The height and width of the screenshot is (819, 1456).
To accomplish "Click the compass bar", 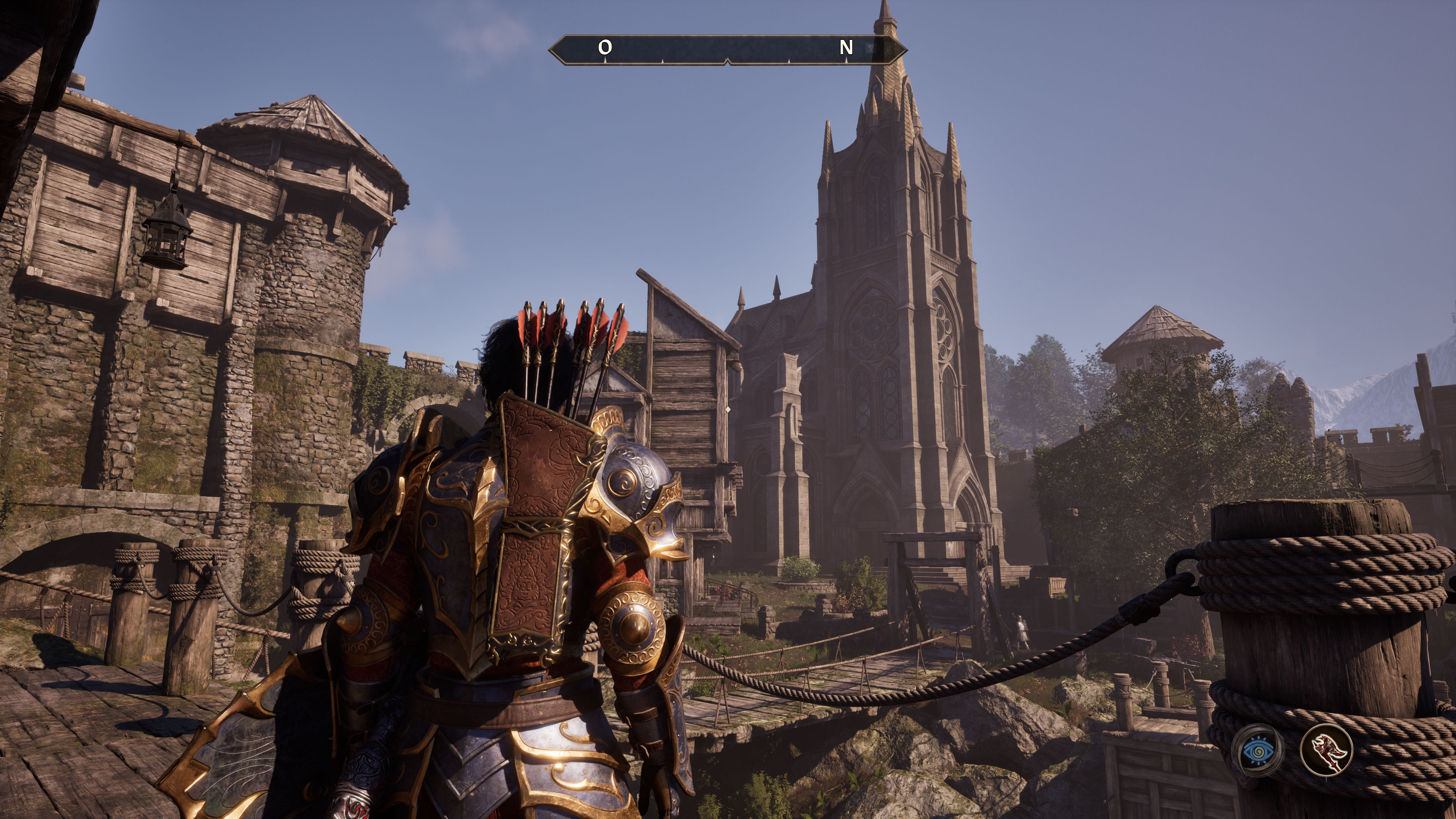I will (x=728, y=50).
